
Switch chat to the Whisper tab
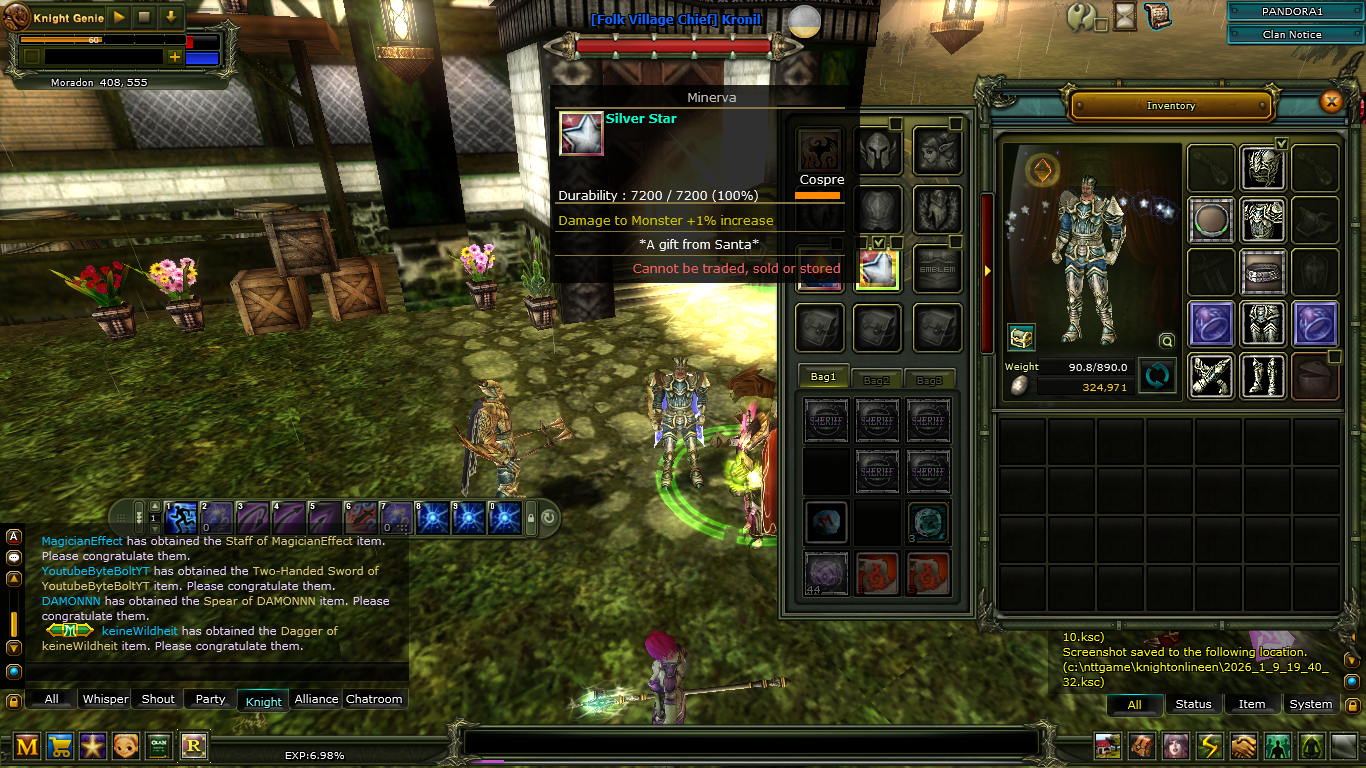coord(105,699)
